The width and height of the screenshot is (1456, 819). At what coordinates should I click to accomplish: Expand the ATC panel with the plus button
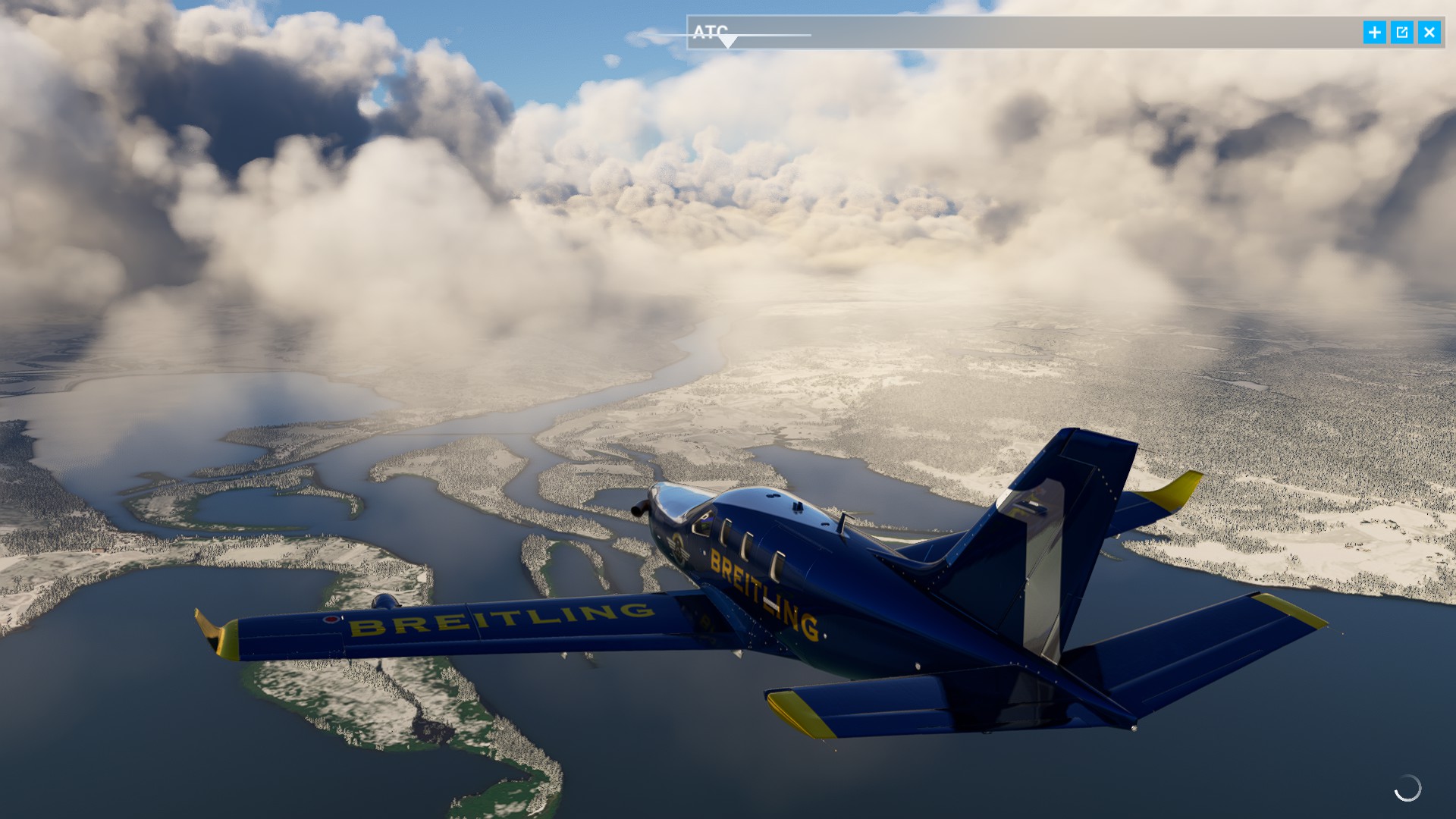tap(1374, 33)
